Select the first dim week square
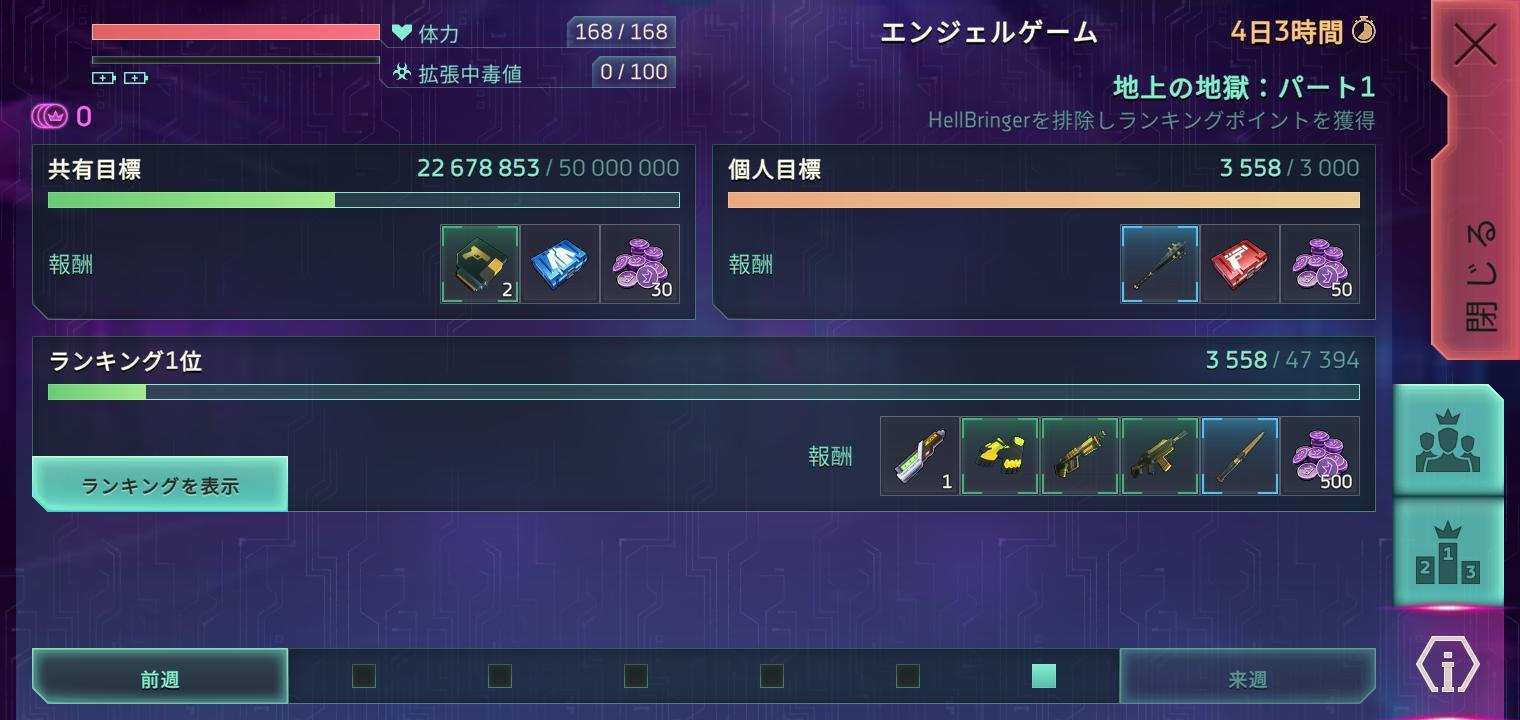Viewport: 1520px width, 720px height. point(362,676)
